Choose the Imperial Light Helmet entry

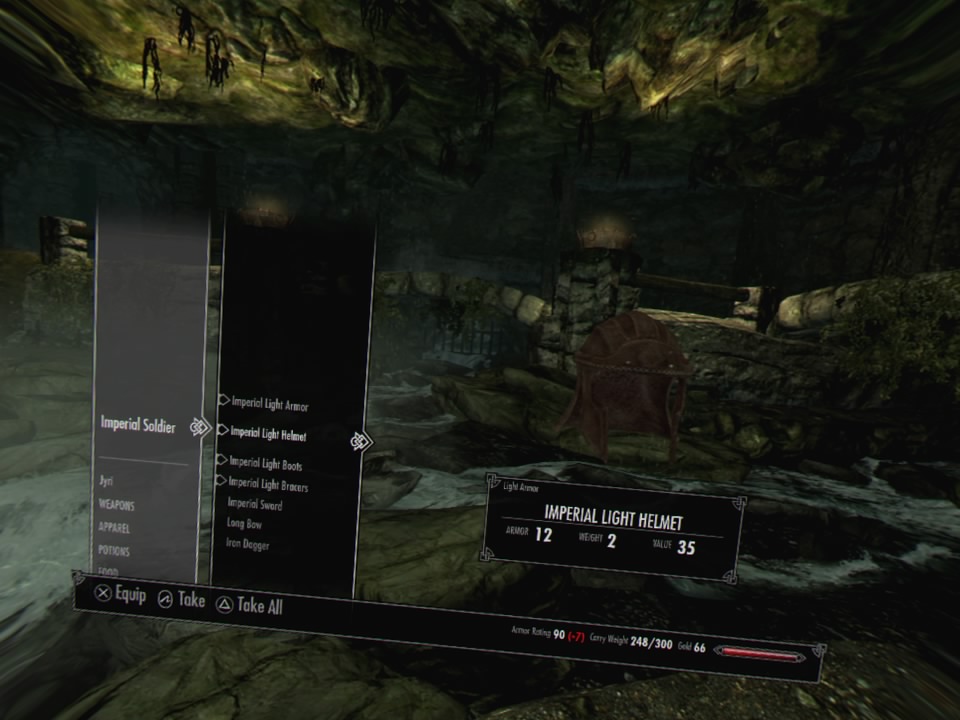pos(268,434)
